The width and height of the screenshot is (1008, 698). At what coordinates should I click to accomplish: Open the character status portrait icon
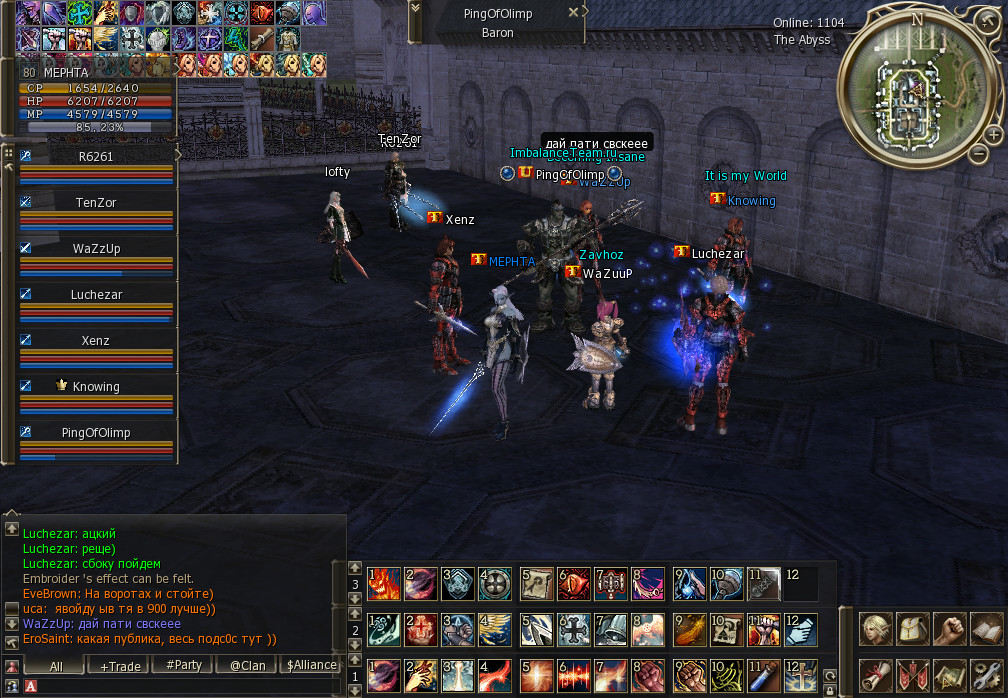[x=876, y=629]
